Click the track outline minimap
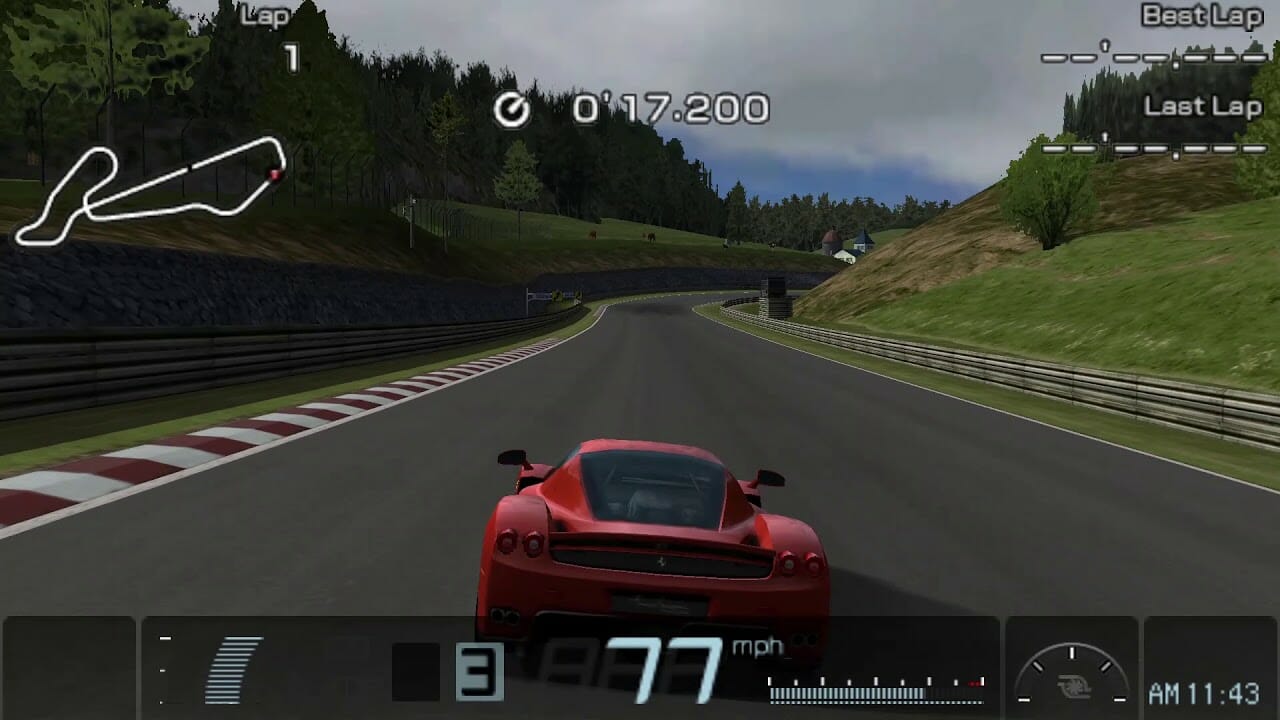Screen dimensions: 1280x720 point(150,192)
